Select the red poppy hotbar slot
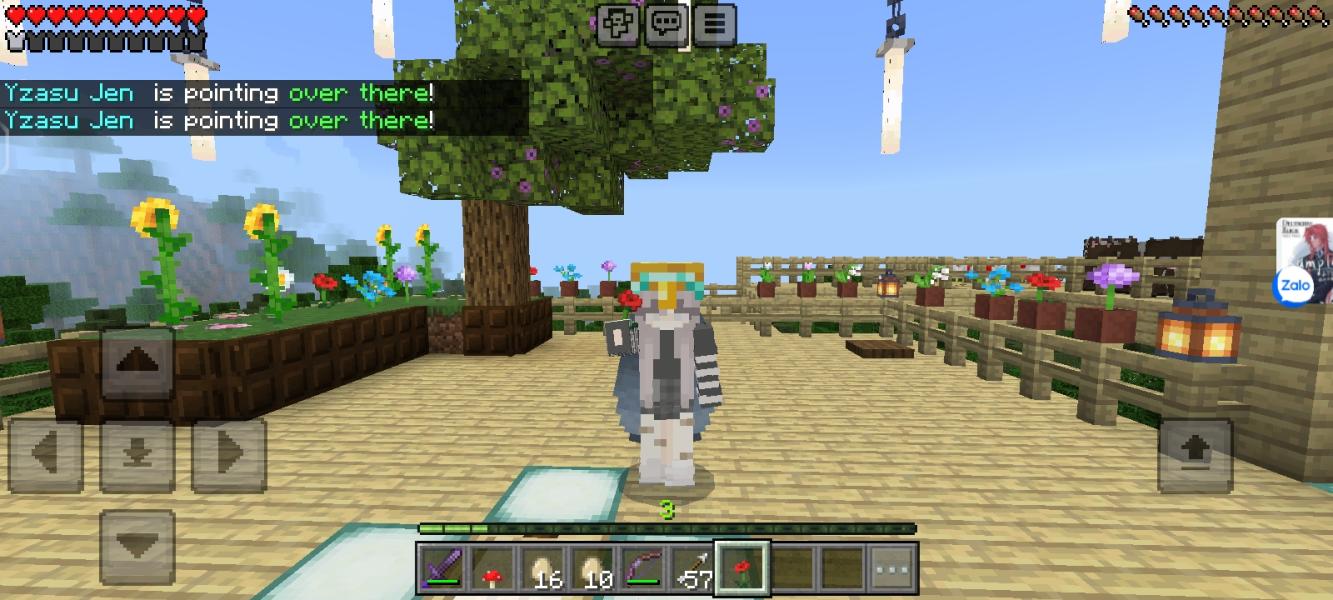Image resolution: width=1333 pixels, height=600 pixels. pyautogui.click(x=742, y=569)
